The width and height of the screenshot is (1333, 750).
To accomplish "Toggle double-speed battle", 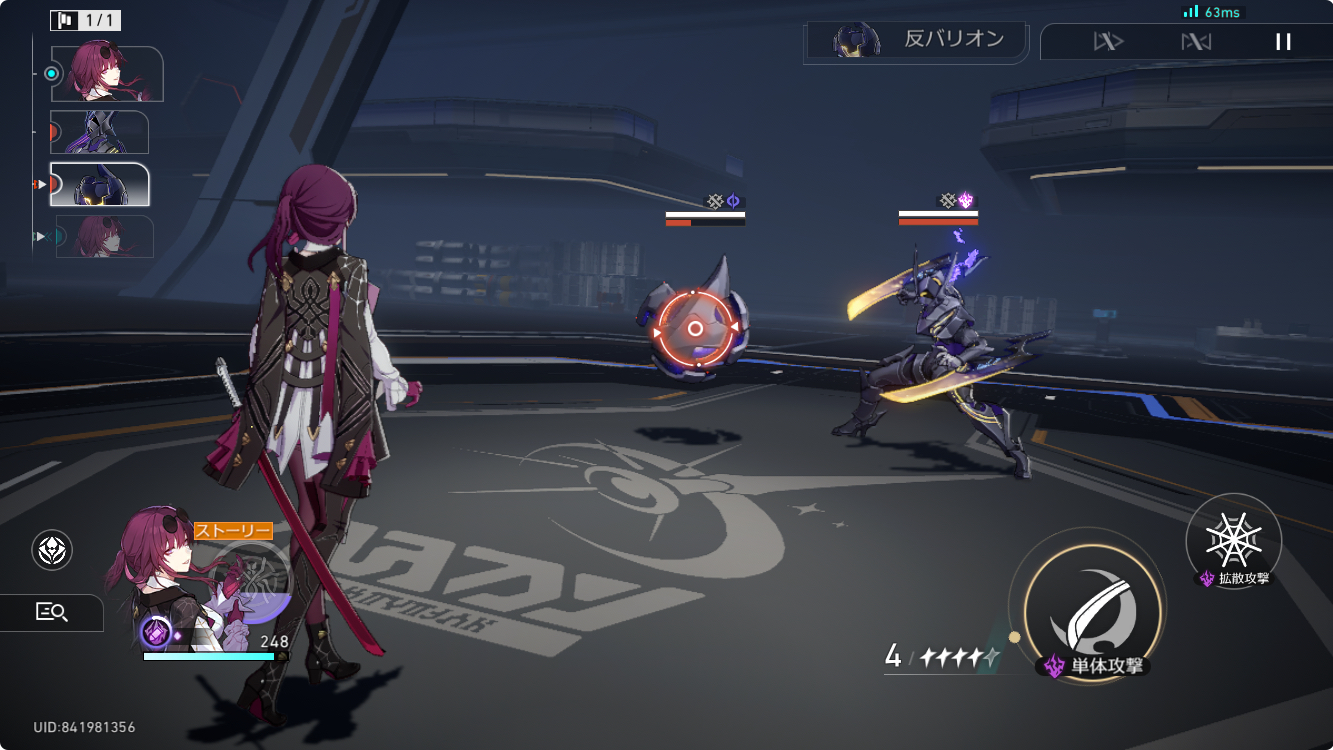I will point(1108,42).
